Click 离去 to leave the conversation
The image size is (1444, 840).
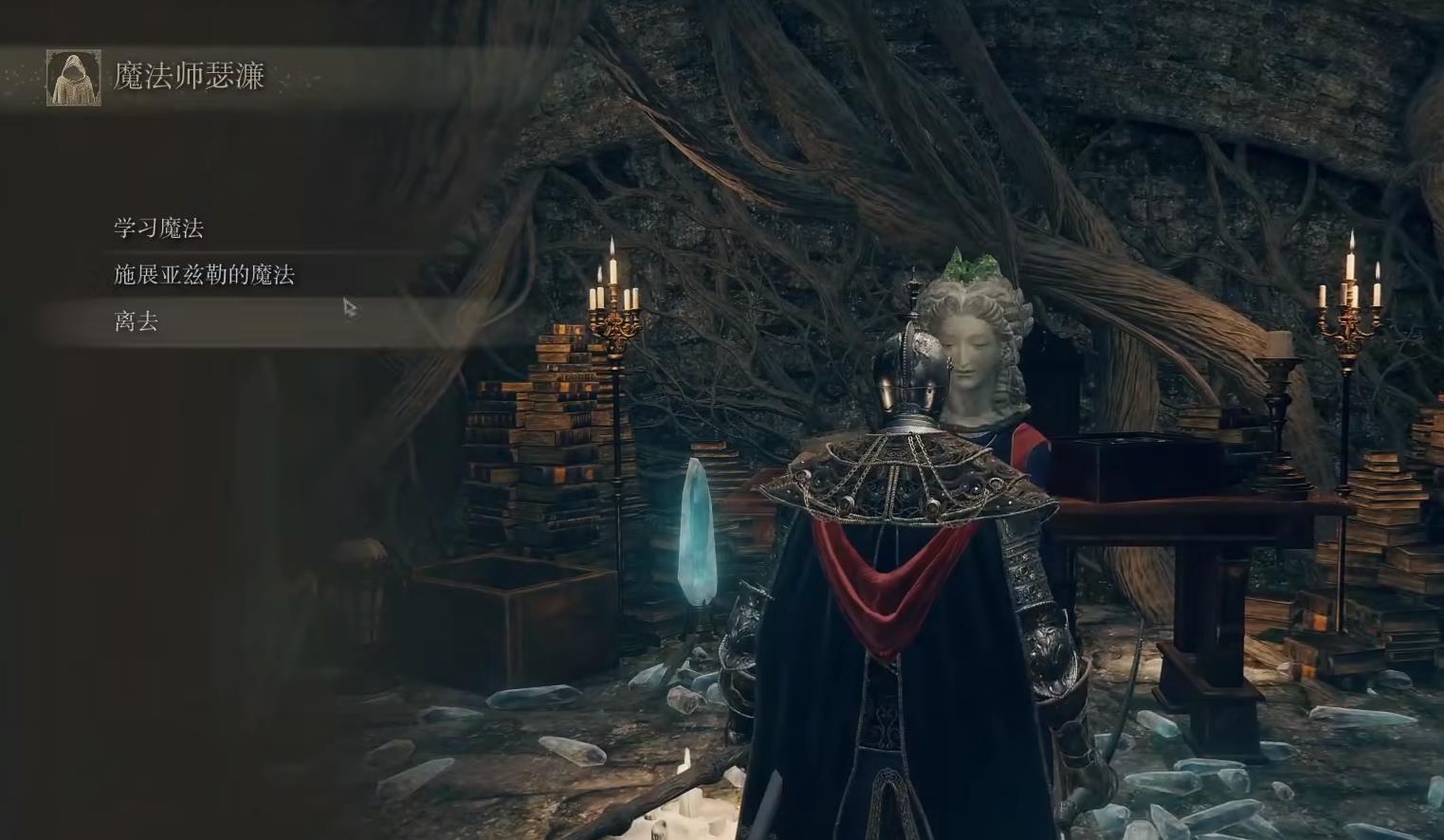tap(137, 321)
